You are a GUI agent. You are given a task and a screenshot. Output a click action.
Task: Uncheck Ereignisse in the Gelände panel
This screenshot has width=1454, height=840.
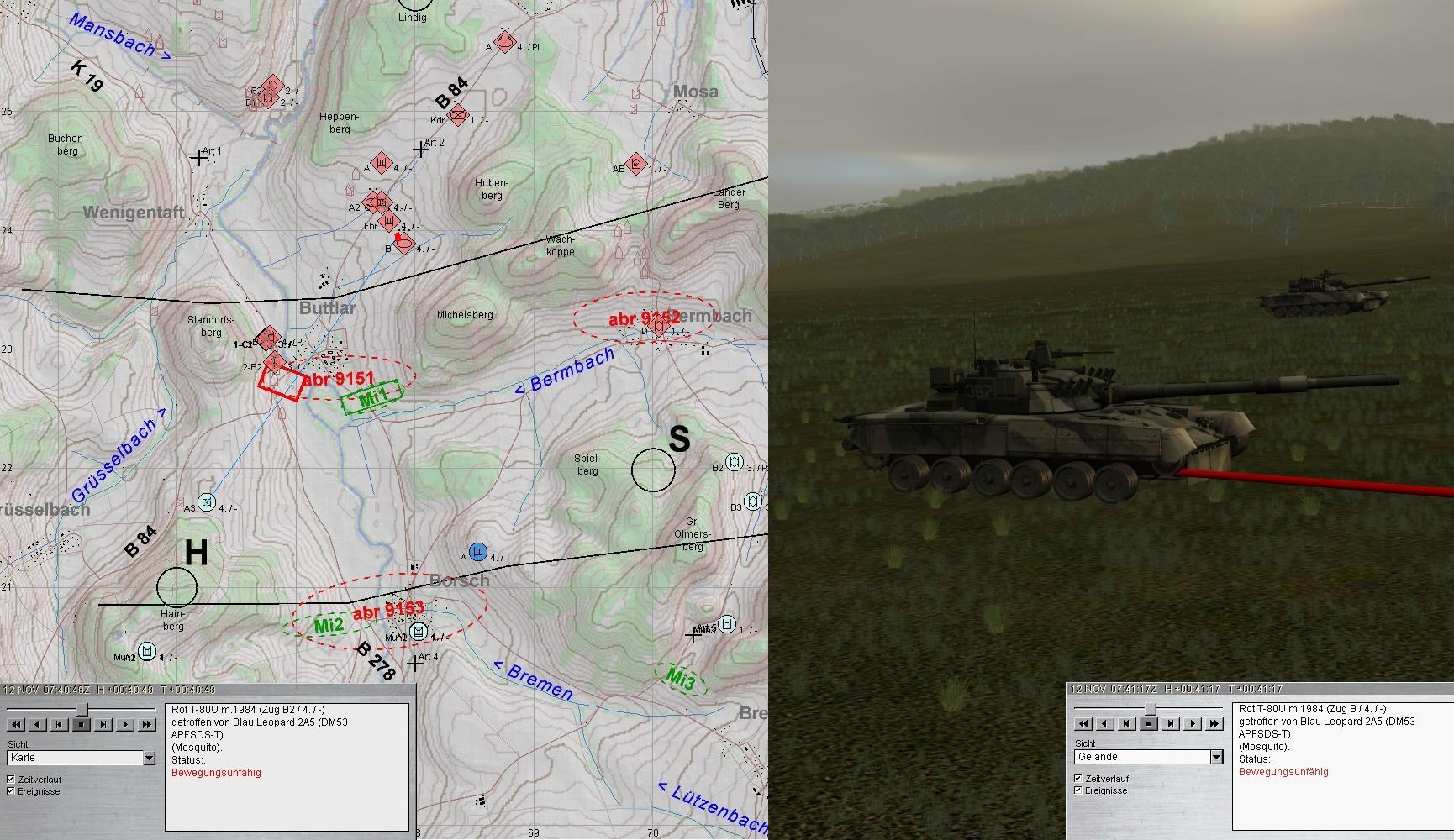[x=1078, y=790]
